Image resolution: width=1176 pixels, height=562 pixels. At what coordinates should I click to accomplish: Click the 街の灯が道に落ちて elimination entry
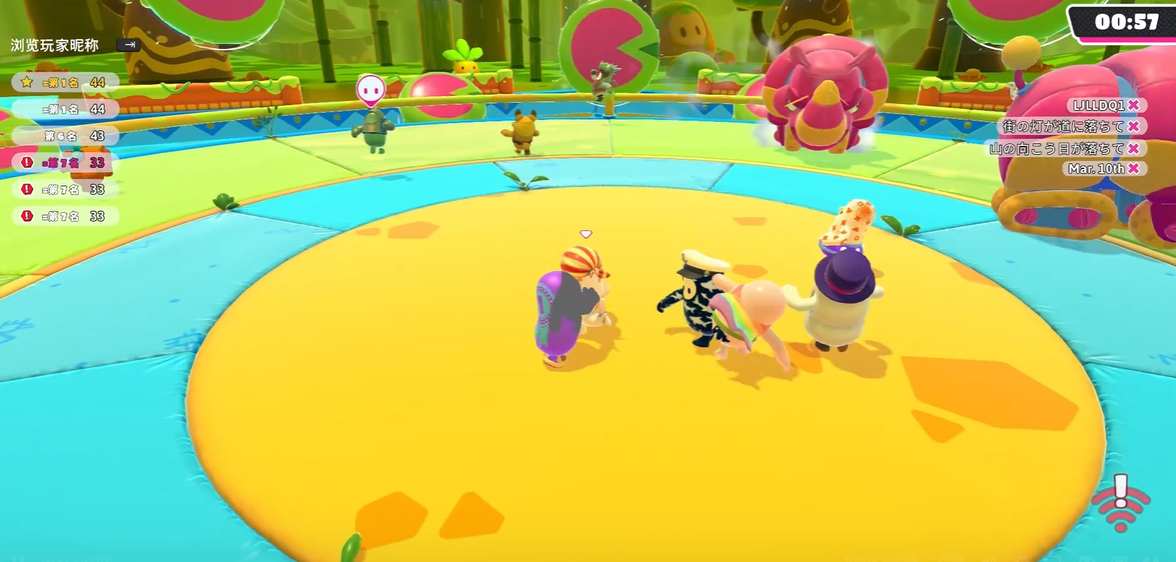coord(1070,126)
